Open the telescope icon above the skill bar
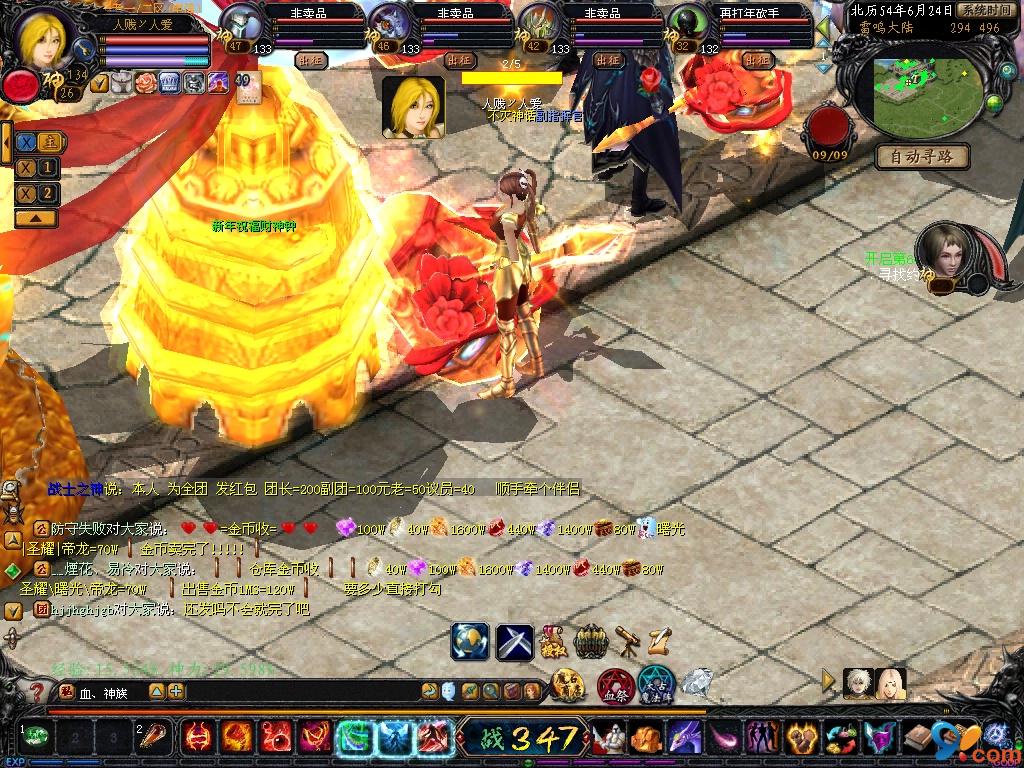1024x768 pixels. tap(628, 639)
